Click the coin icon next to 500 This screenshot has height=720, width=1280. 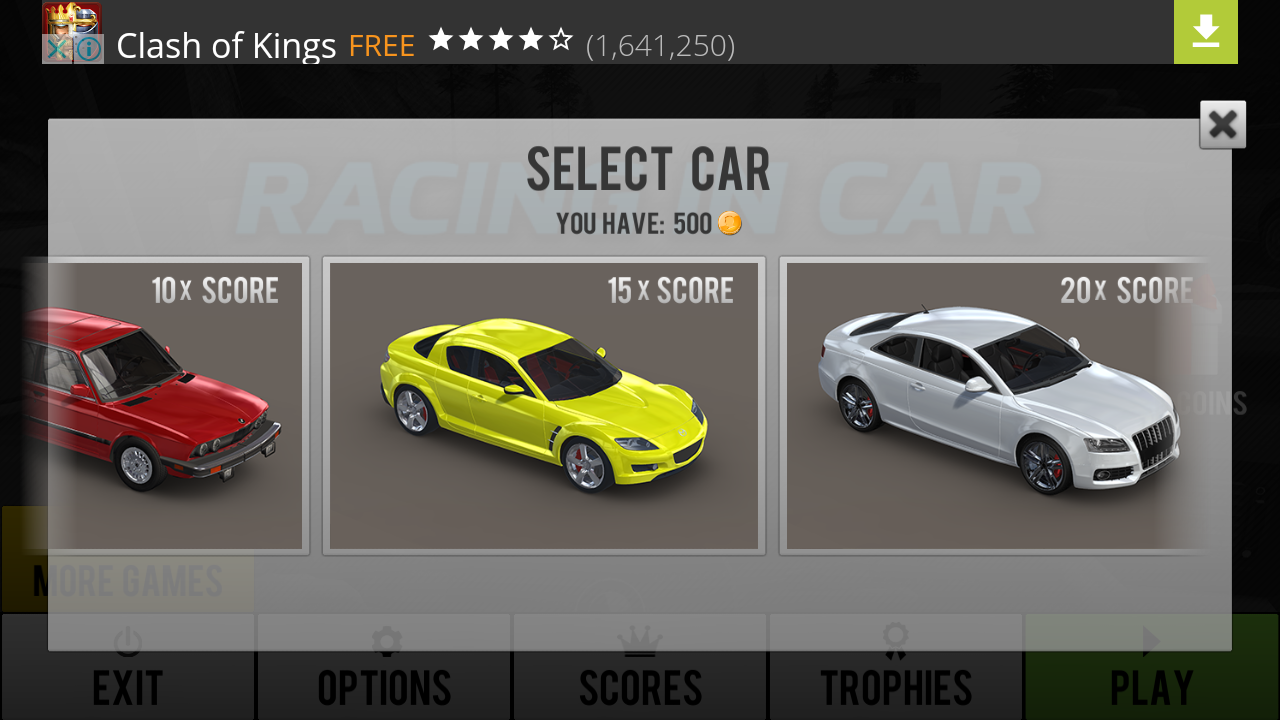click(x=729, y=224)
